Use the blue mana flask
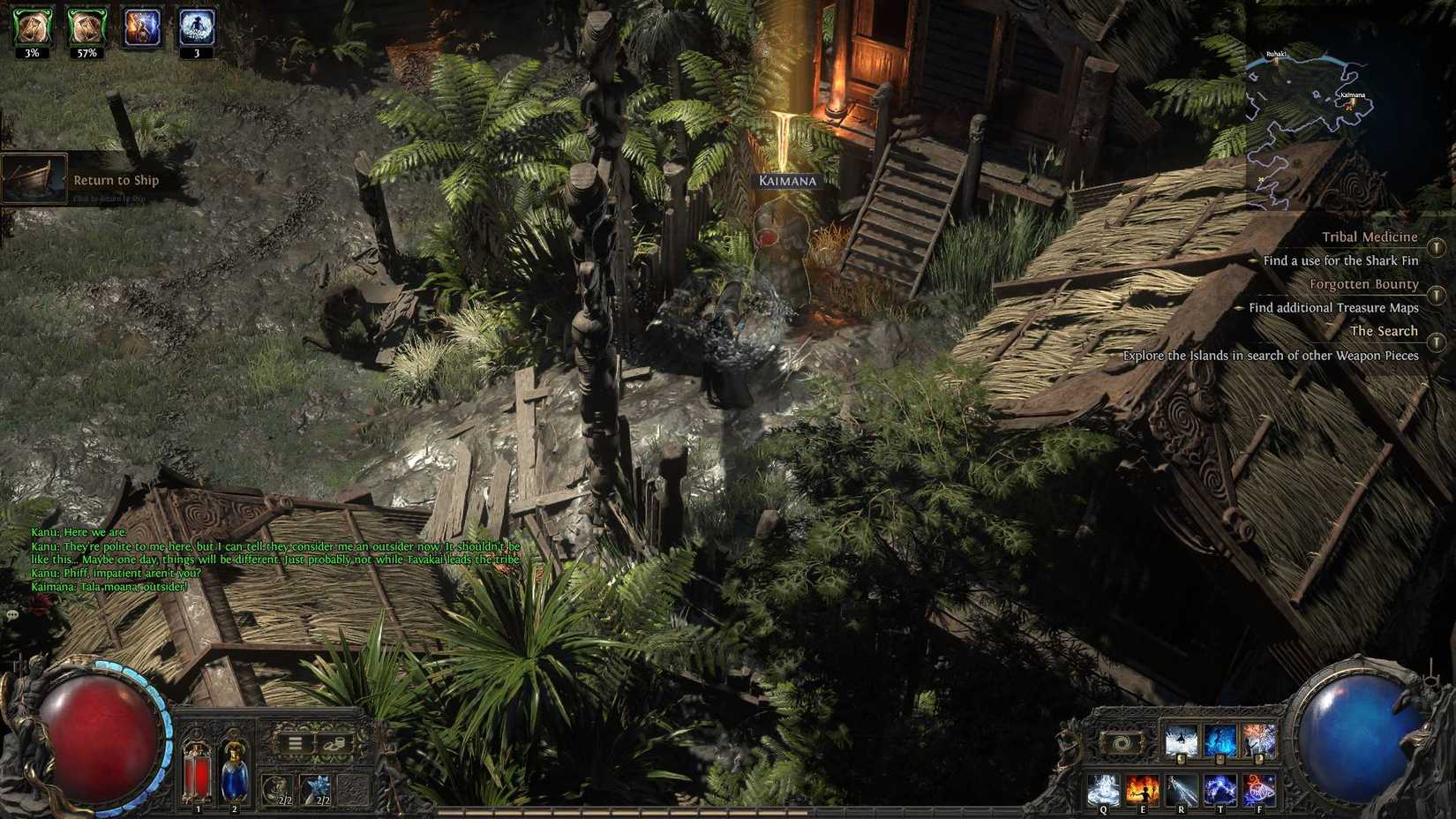Viewport: 1456px width, 819px height. (234, 770)
